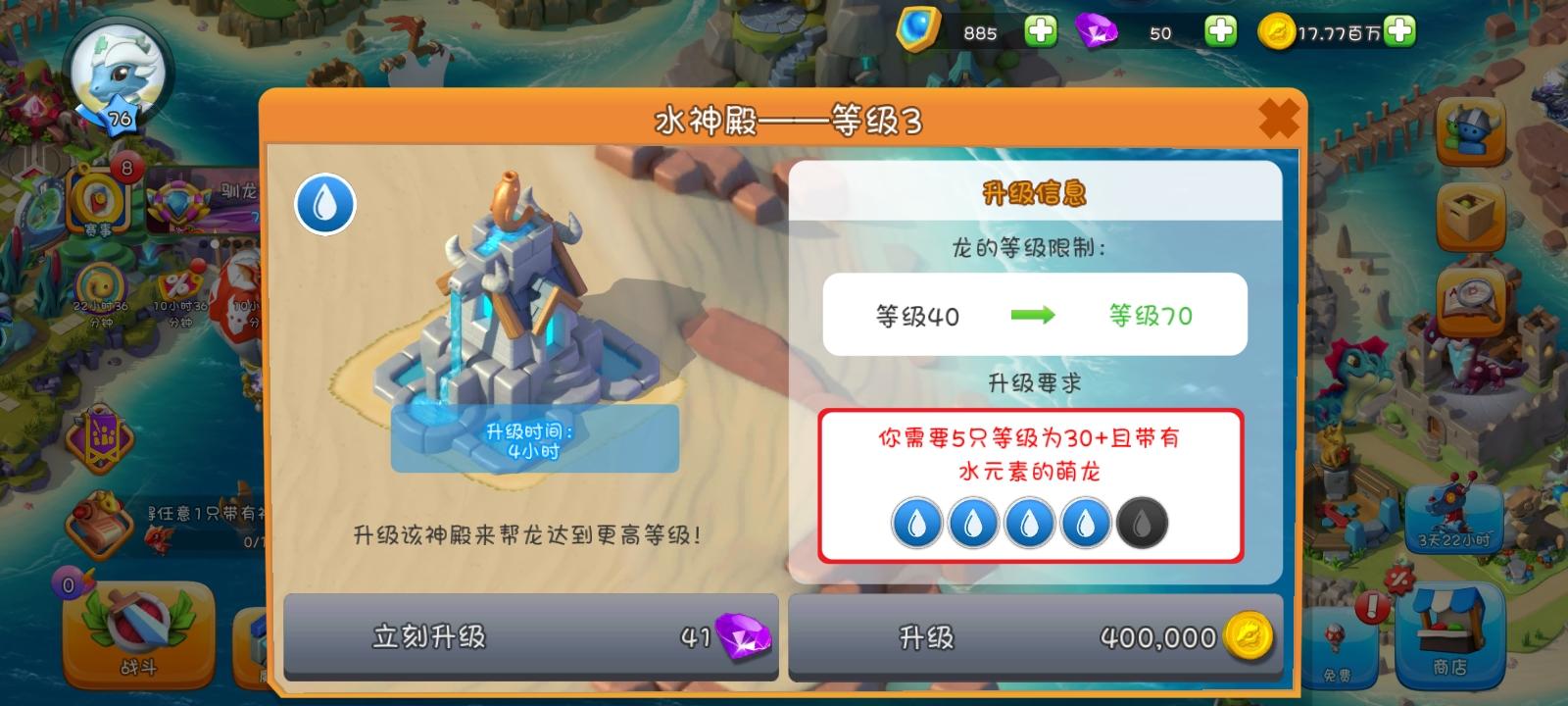Upgrade temple for 400,000 coins
1568x706 pixels.
point(1036,635)
